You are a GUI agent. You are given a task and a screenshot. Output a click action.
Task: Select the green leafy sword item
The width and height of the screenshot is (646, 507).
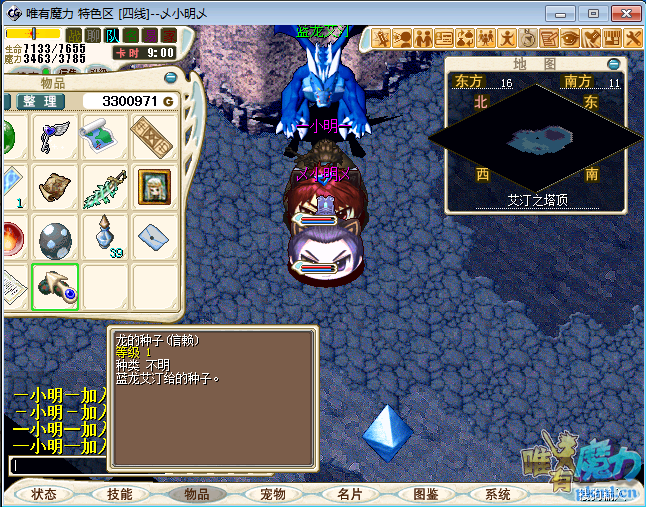coord(103,187)
